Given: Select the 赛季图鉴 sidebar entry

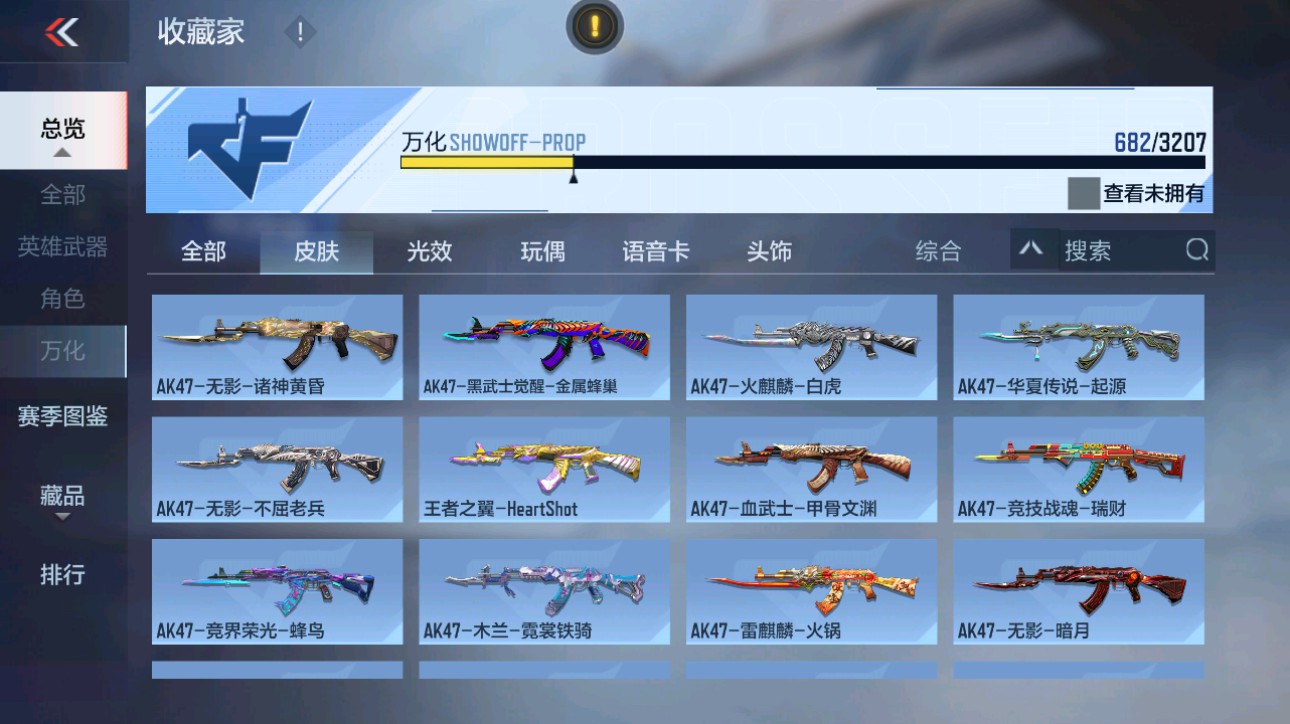Looking at the screenshot, I should click(x=62, y=415).
